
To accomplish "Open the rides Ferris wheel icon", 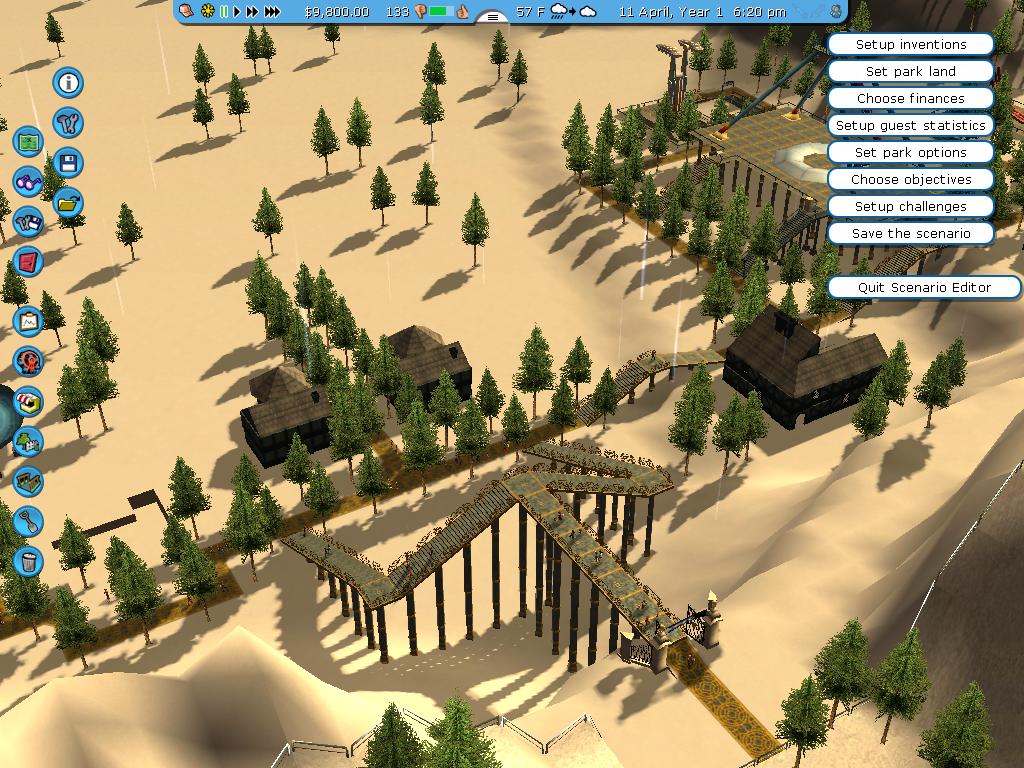I will (28, 361).
